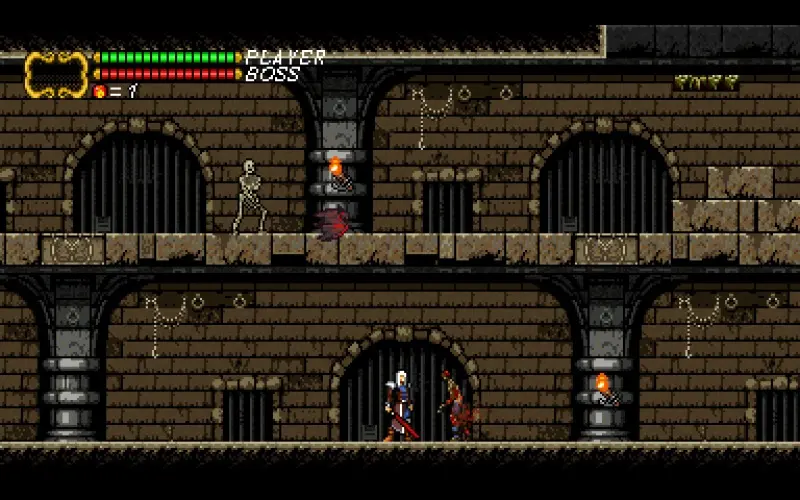Select the gold sub-weapon frame

click(x=56, y=73)
